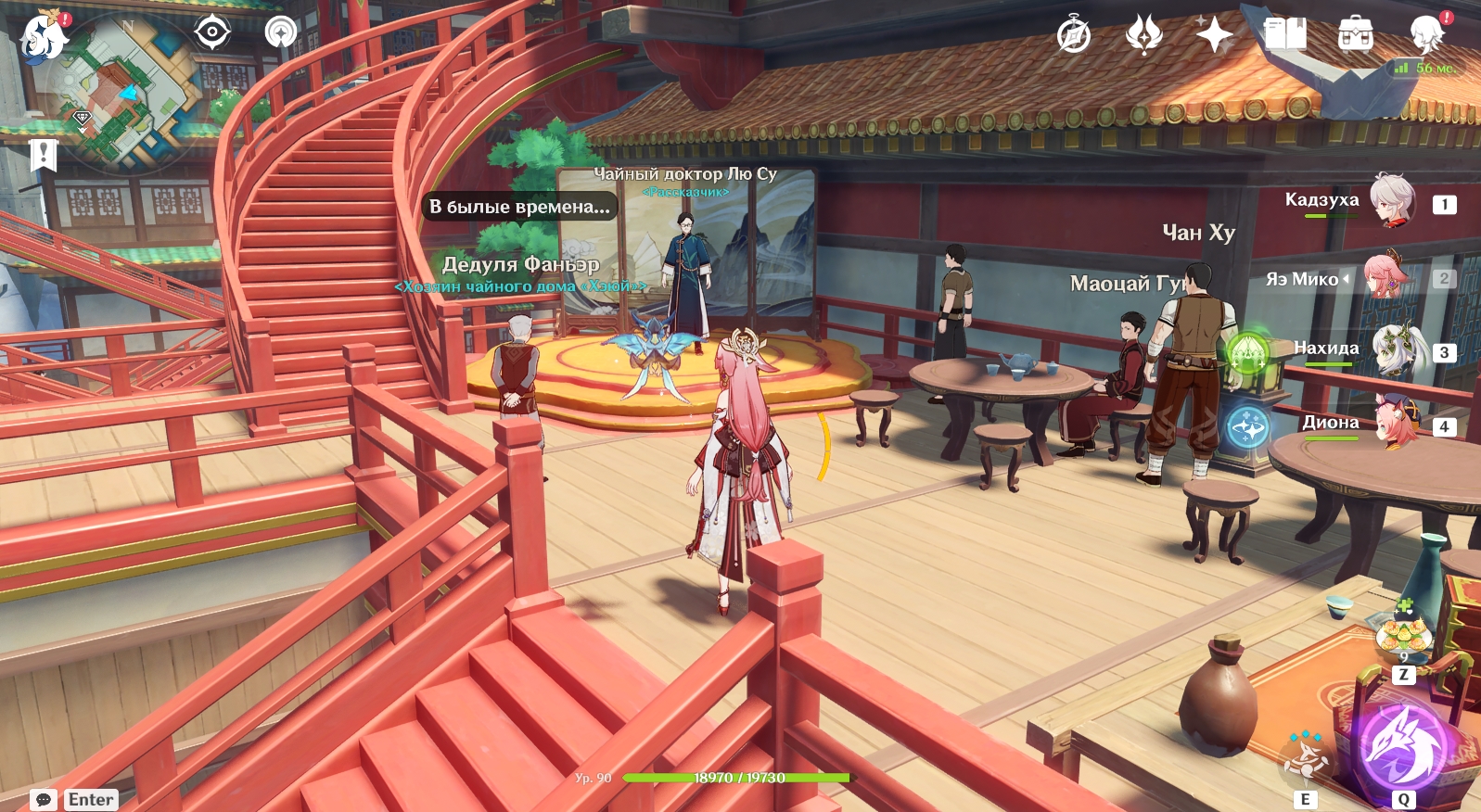This screenshot has height=812, width=1481.
Task: Click the target lock icon near minimap
Action: point(212,32)
